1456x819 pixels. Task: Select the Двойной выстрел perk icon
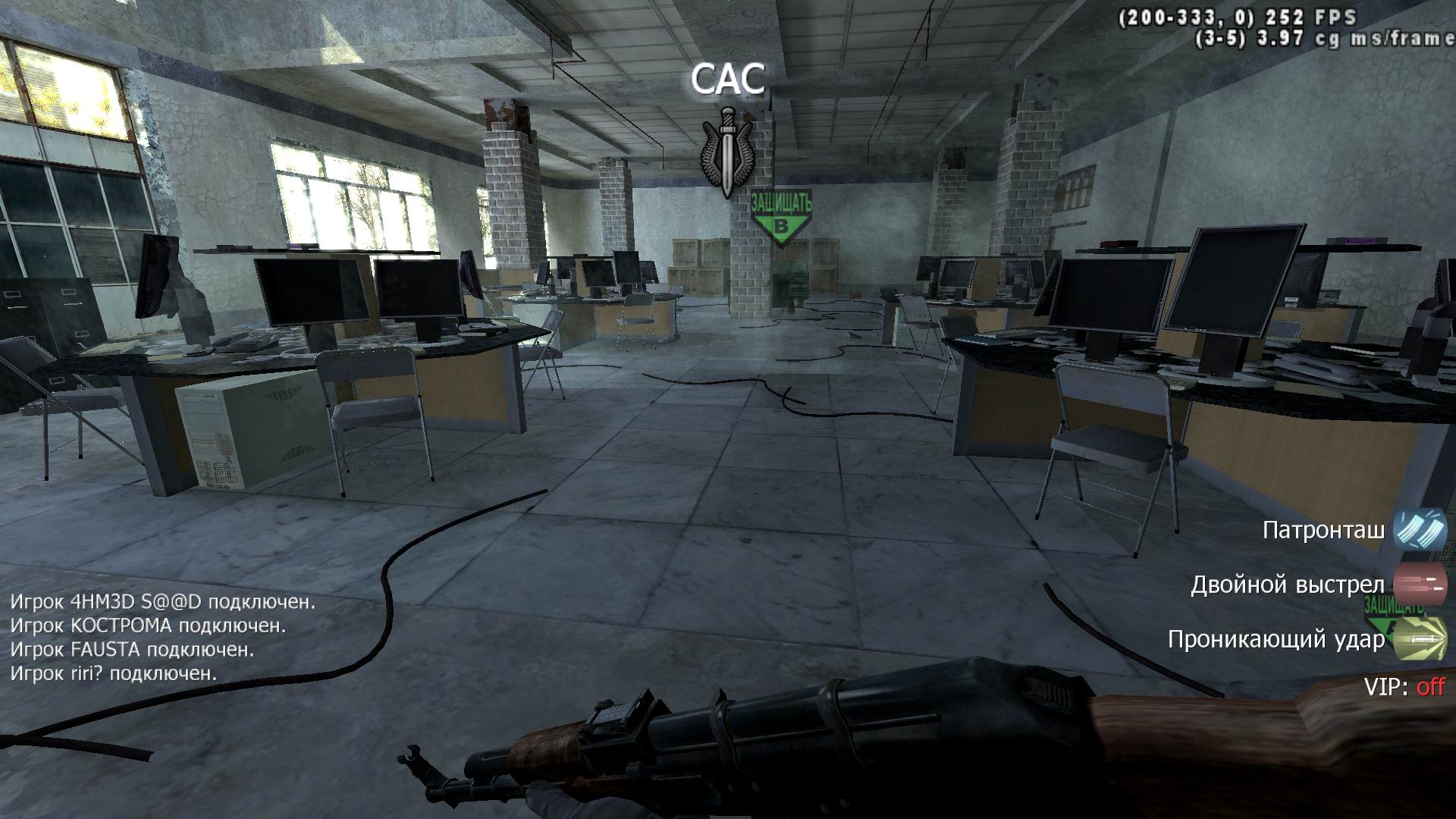coord(1420,585)
